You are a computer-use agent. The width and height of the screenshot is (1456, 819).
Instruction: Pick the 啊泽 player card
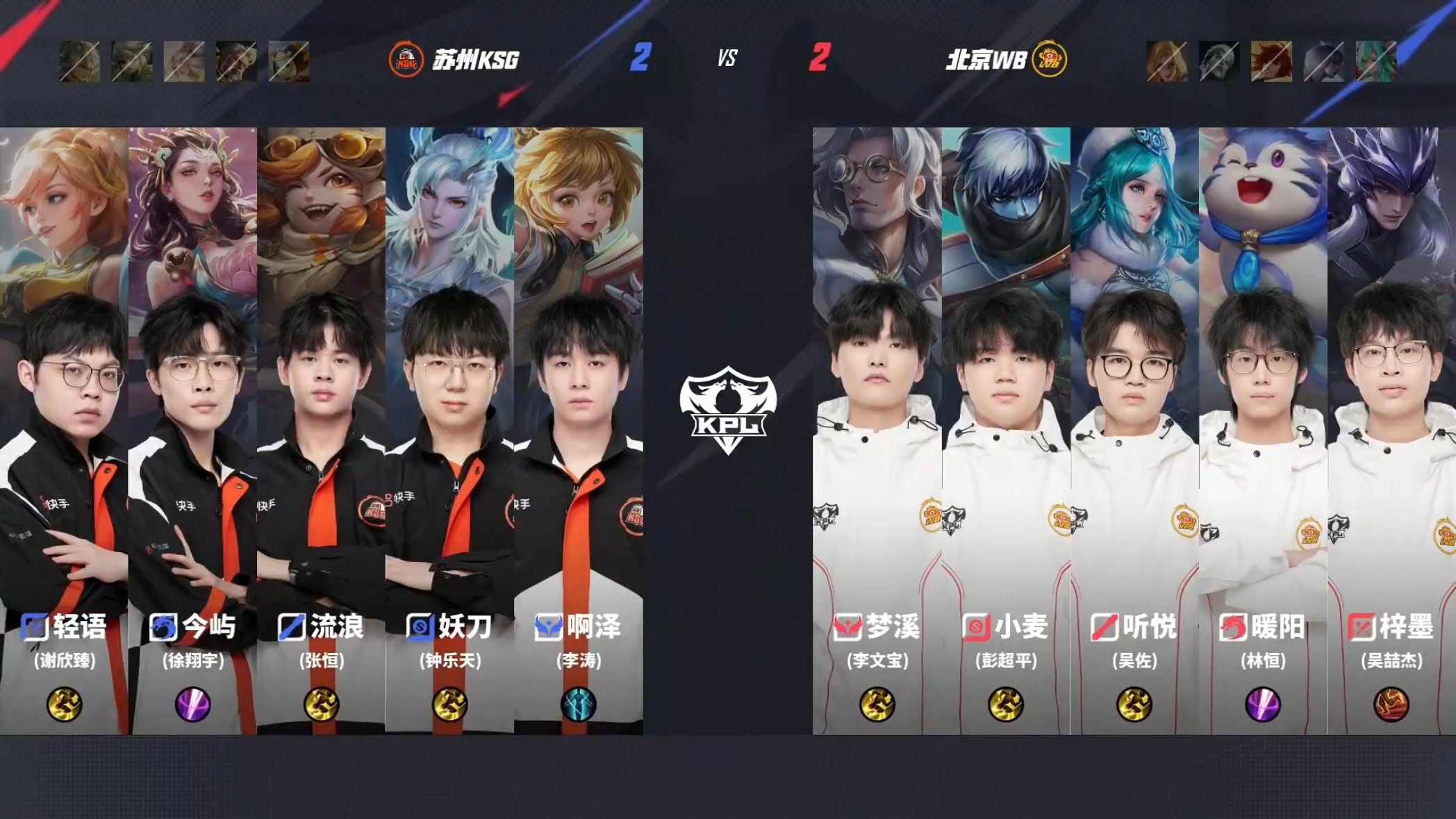[579, 431]
